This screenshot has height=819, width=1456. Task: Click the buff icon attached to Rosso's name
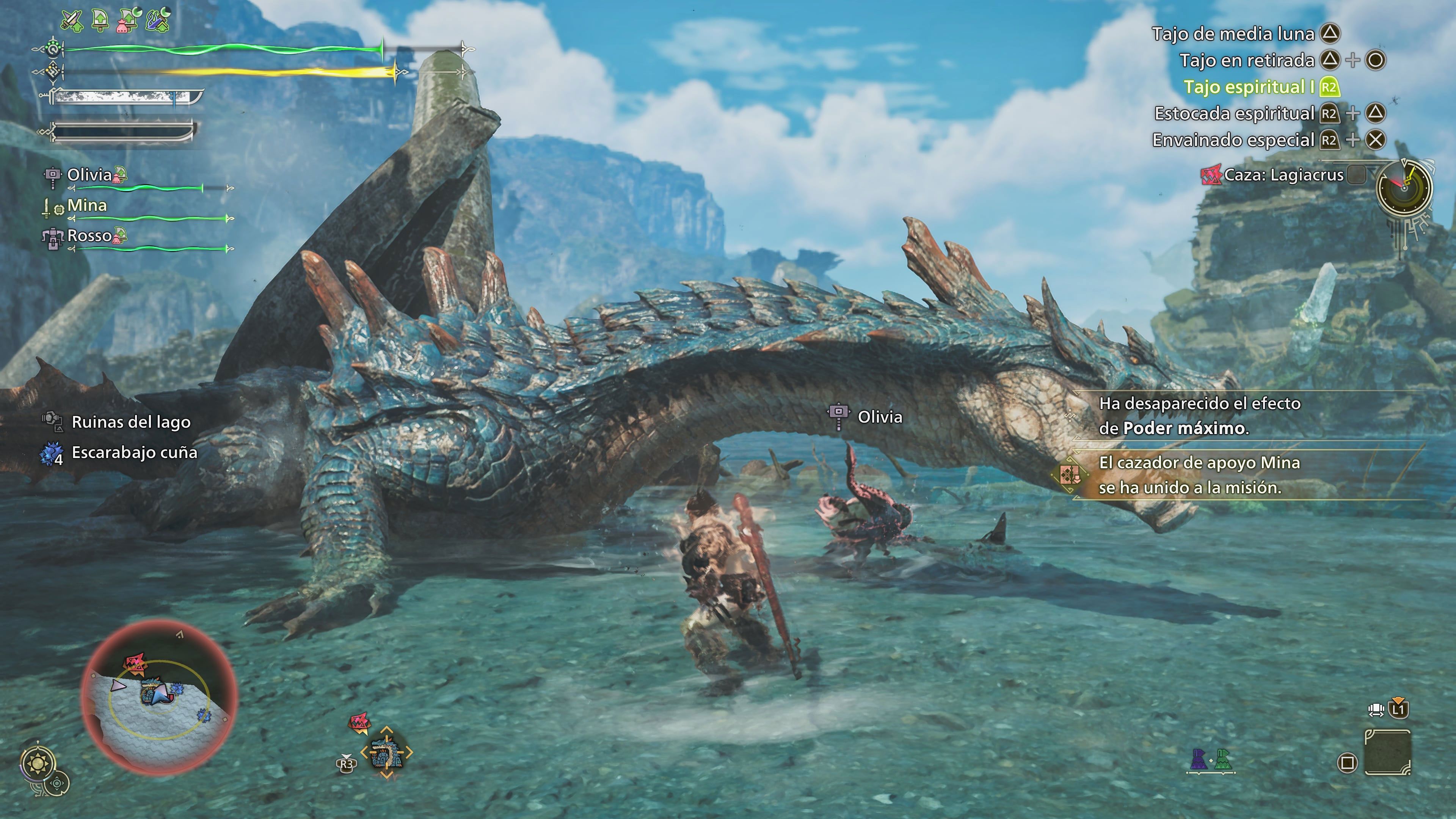pyautogui.click(x=120, y=238)
